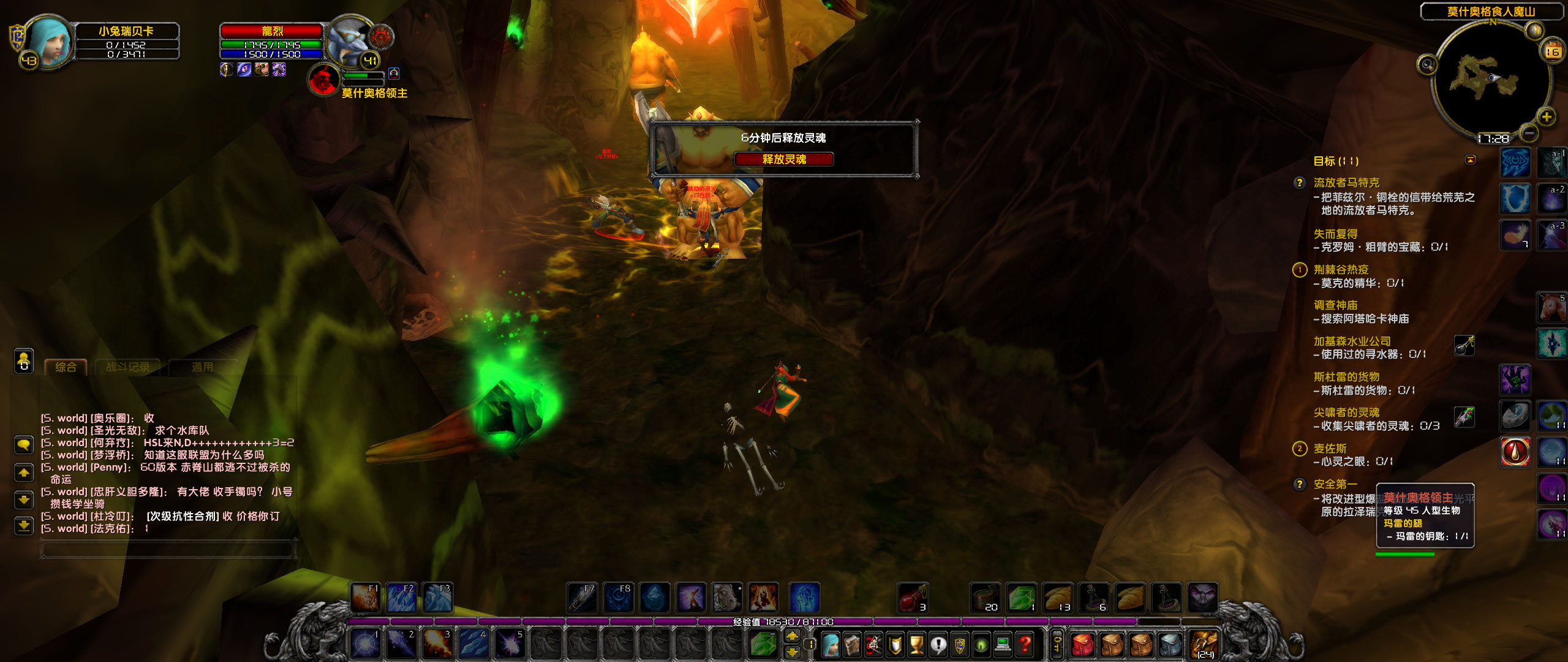Select the red backpack bag slot
Image resolution: width=1568 pixels, height=662 pixels.
click(1084, 646)
